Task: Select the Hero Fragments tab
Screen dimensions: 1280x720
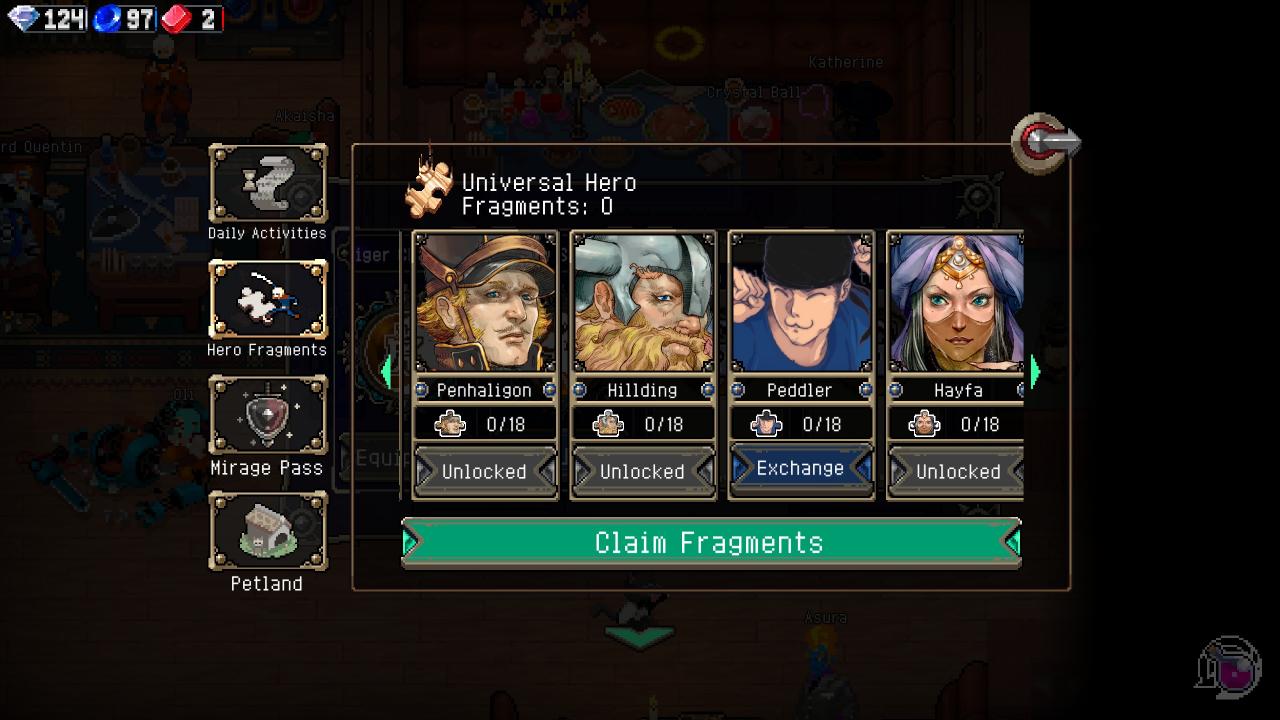Action: coord(267,300)
